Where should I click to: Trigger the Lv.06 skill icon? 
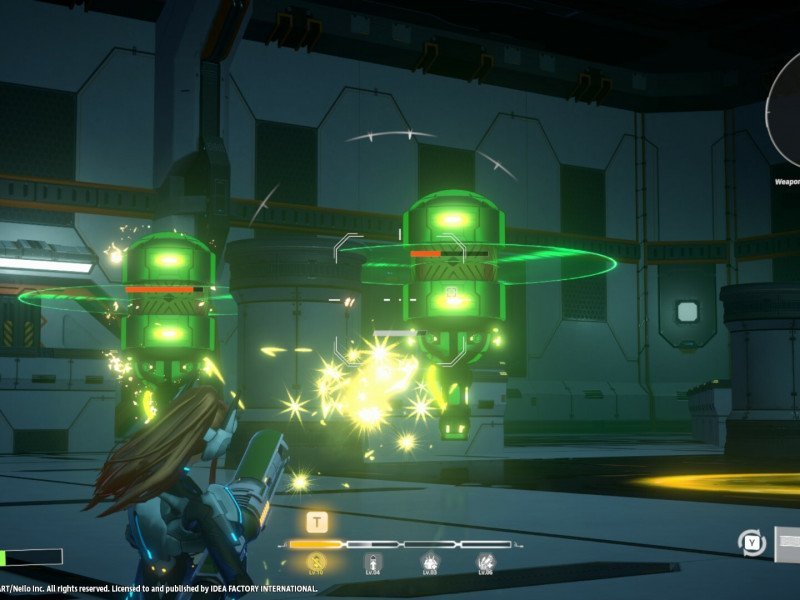tap(487, 562)
